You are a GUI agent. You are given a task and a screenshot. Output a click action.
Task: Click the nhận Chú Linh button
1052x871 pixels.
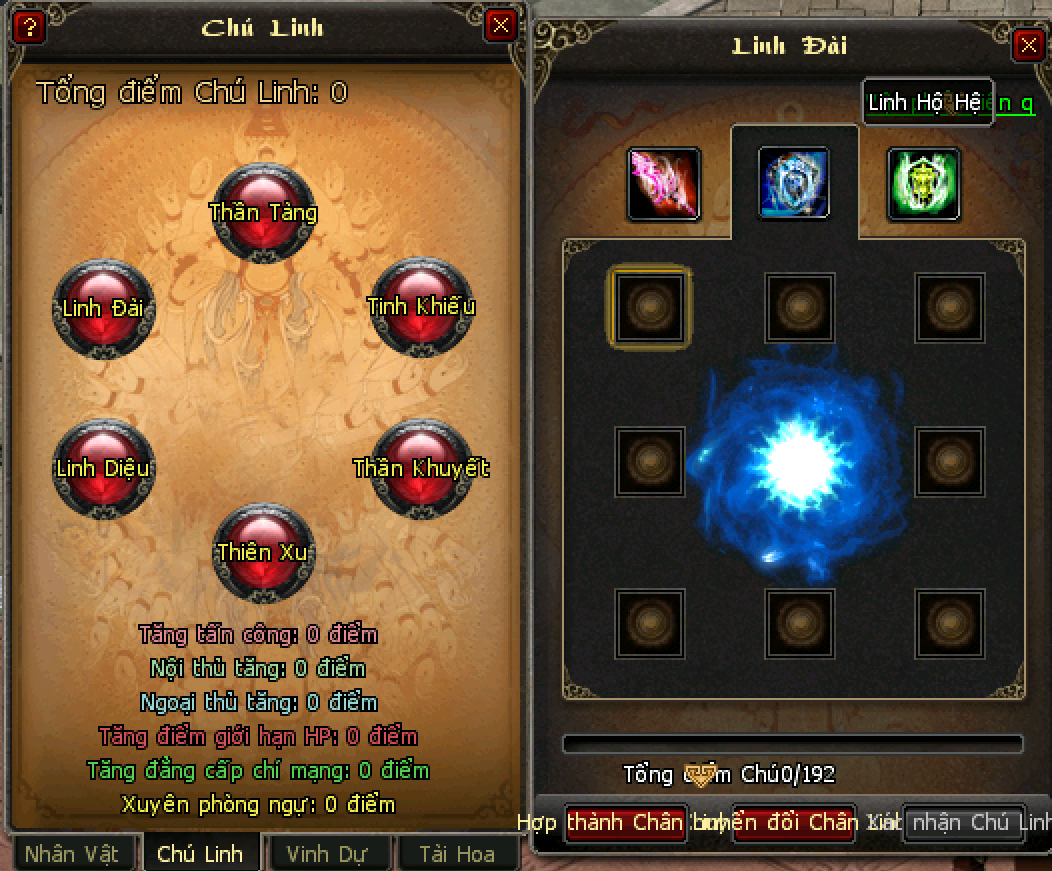tap(964, 823)
